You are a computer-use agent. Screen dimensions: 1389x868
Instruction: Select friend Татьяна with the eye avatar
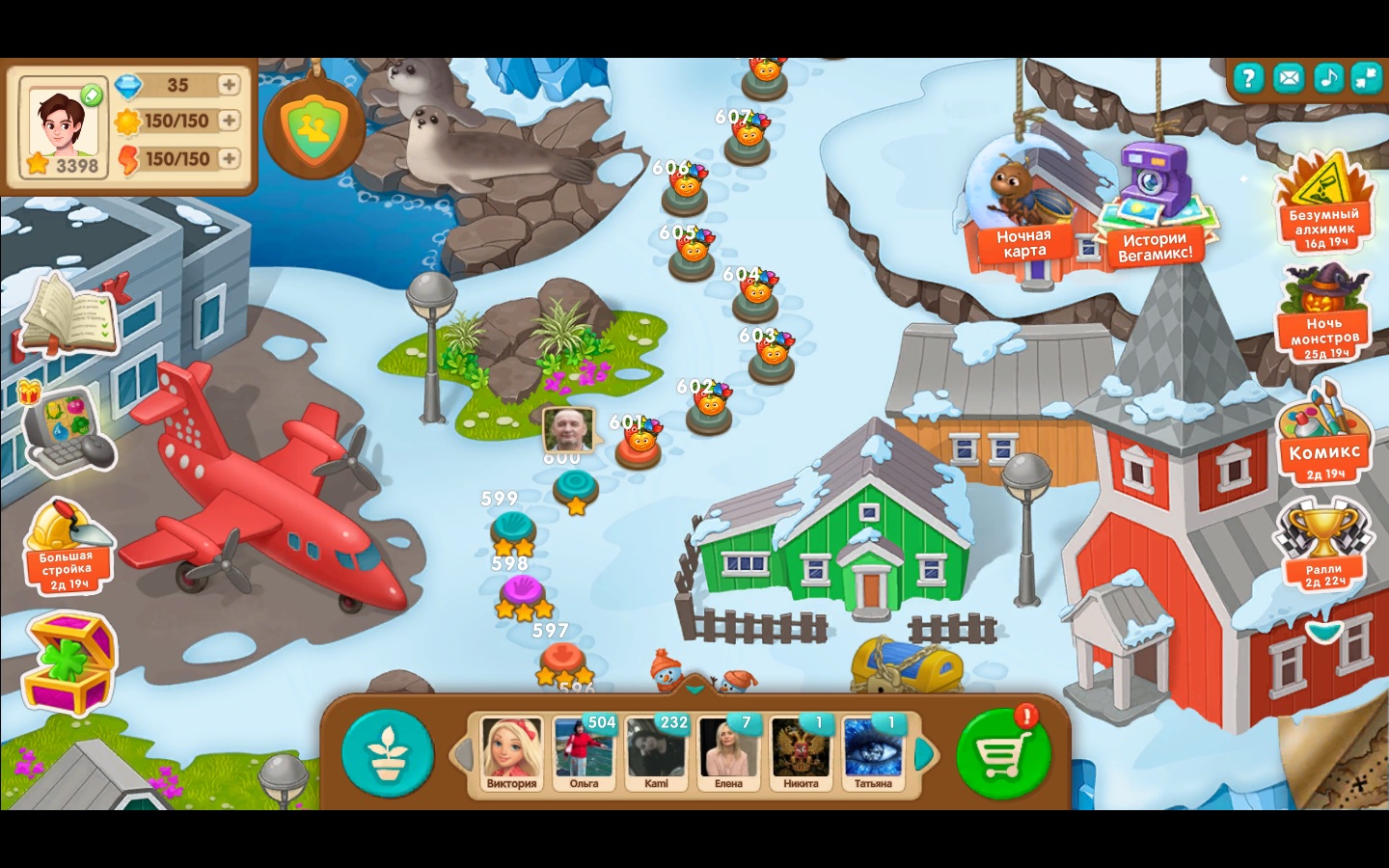click(x=872, y=752)
